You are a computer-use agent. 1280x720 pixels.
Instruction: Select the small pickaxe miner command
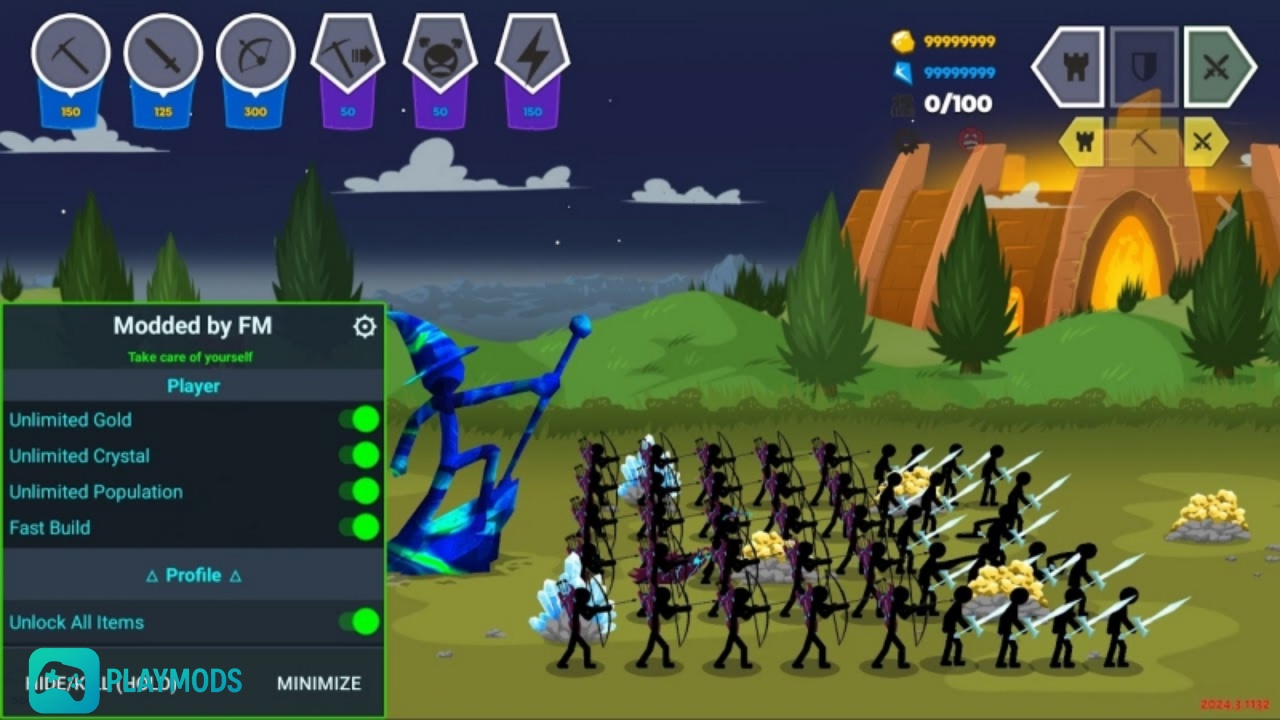pos(1144,142)
